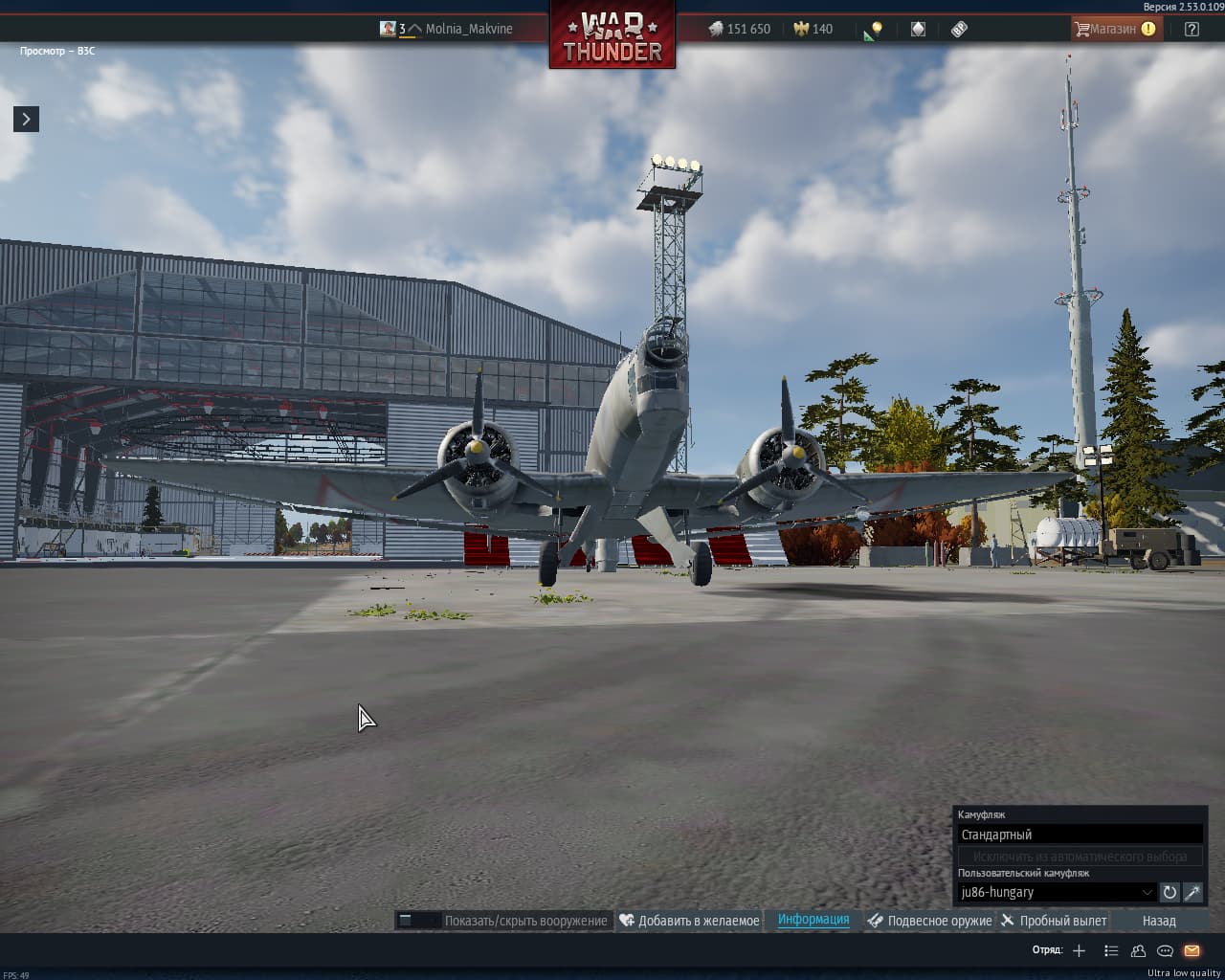Open the orange mail envelope
1225x980 pixels.
tap(1192, 950)
